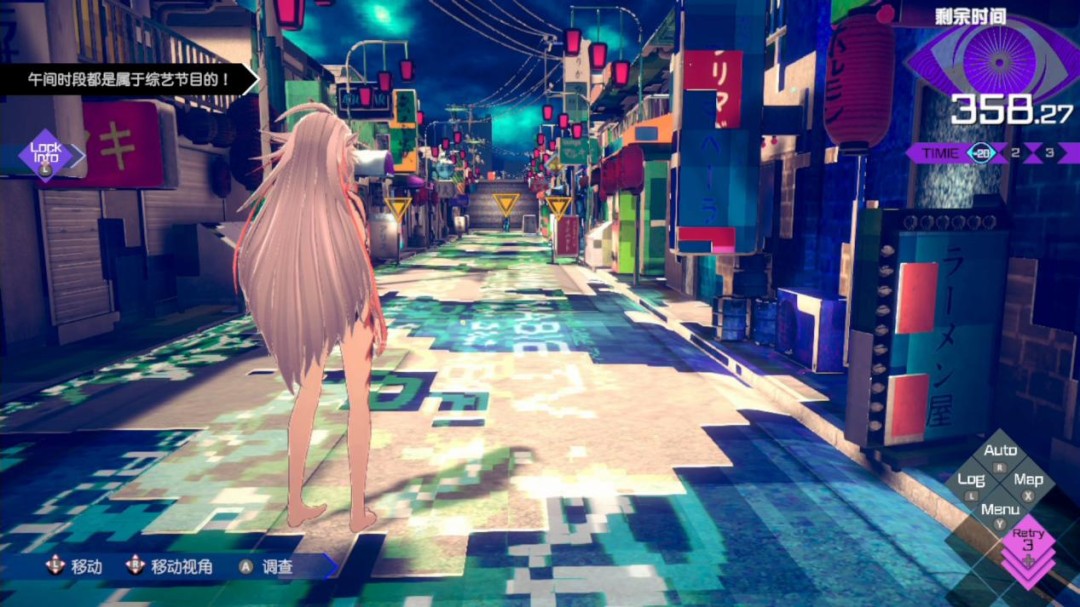Open the Lock Info panel
This screenshot has width=1080, height=607.
tap(46, 154)
